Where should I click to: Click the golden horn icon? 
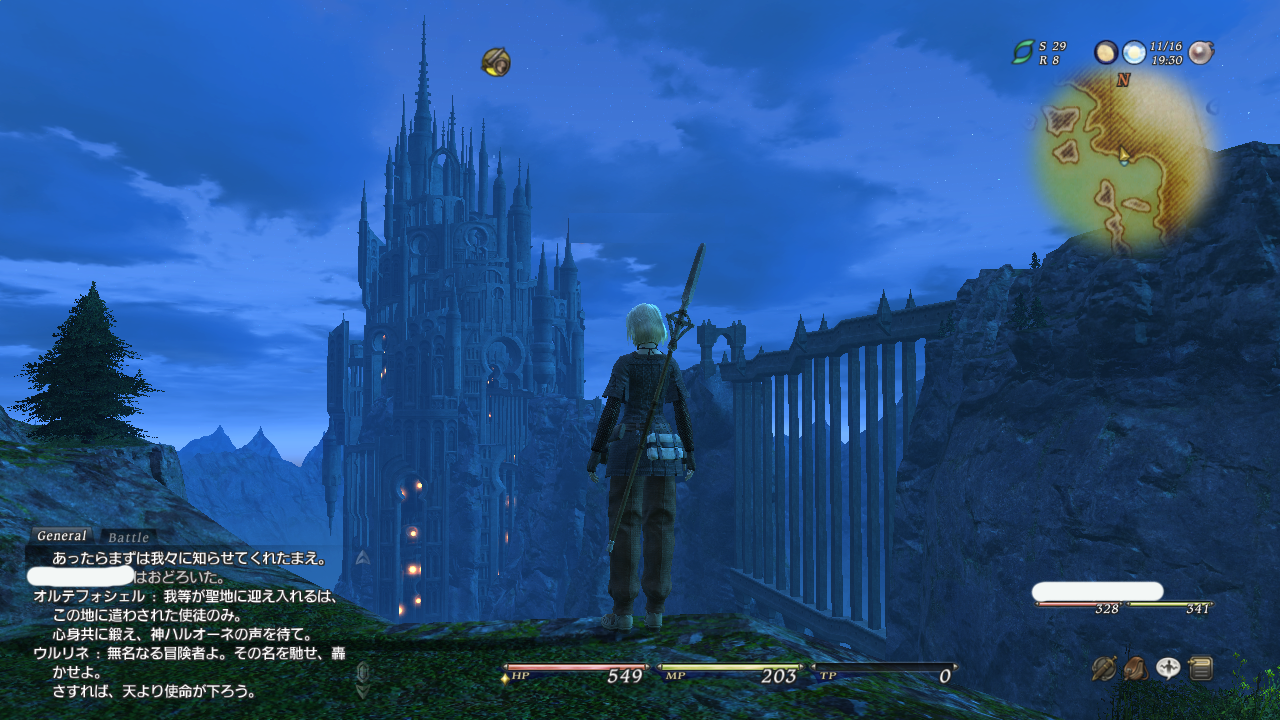[496, 62]
